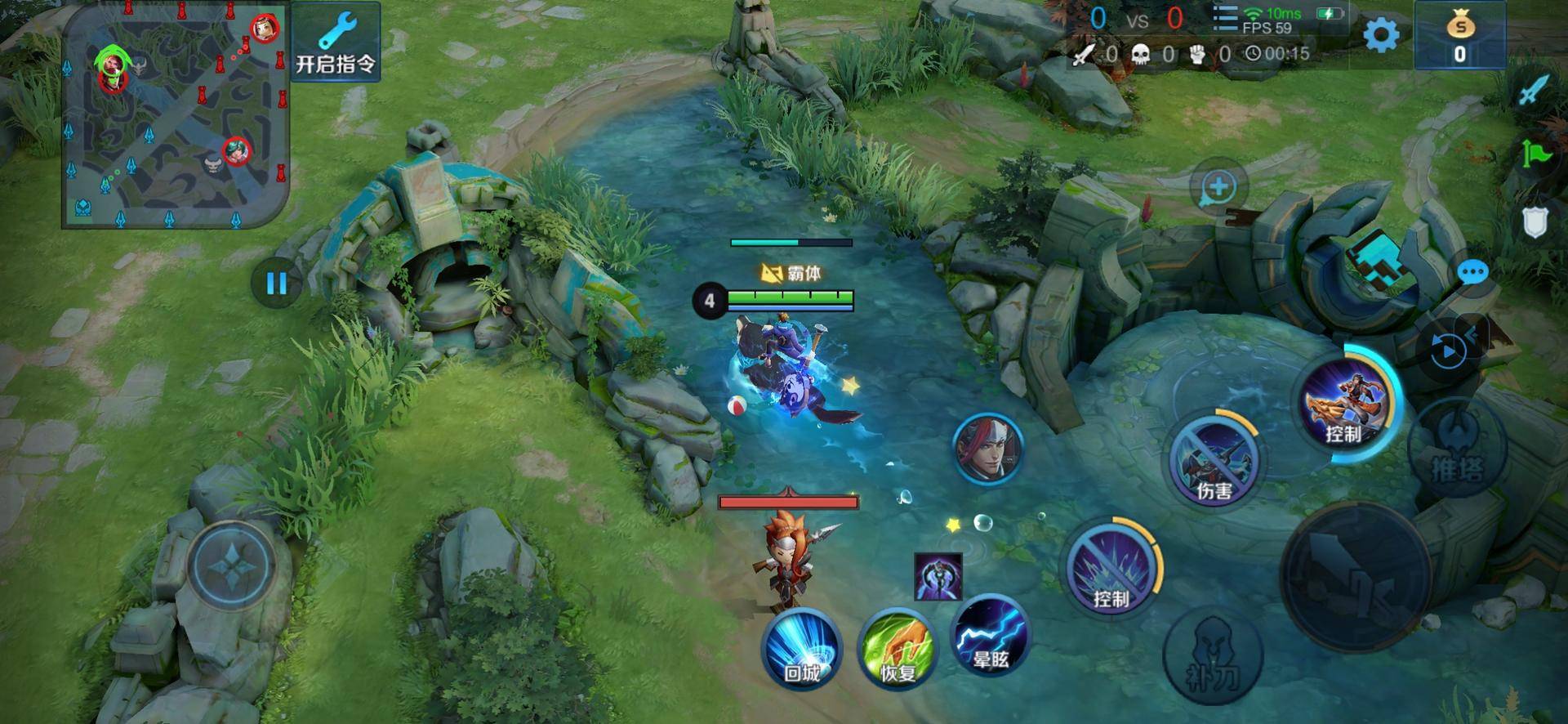Open the blue chat bubble
This screenshot has width=1568, height=724.
1472,272
